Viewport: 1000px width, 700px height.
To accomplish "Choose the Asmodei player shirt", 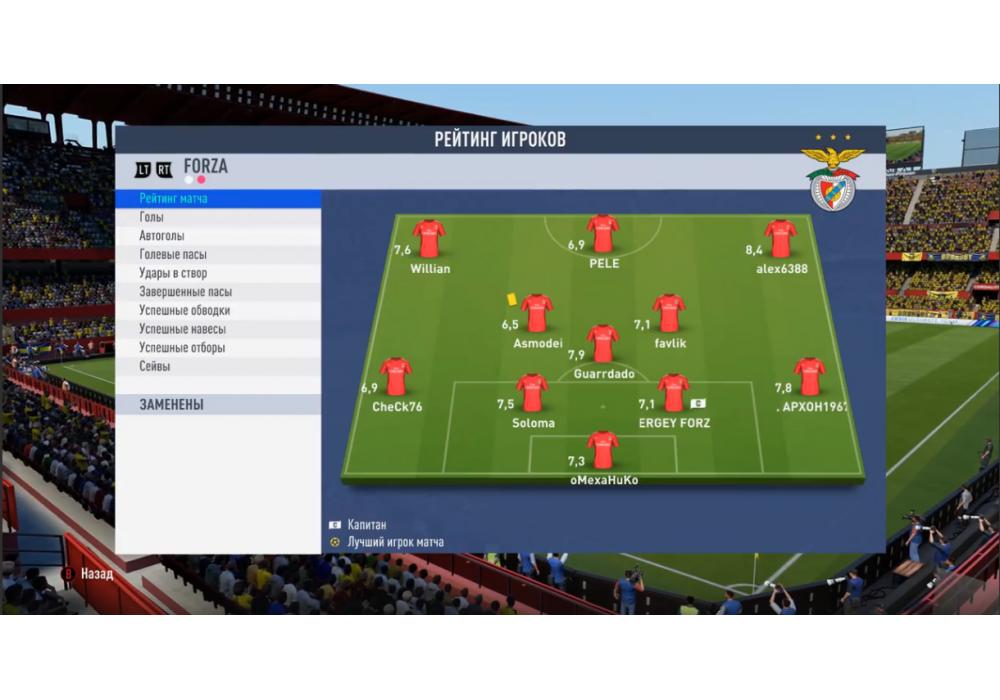I will coord(537,313).
